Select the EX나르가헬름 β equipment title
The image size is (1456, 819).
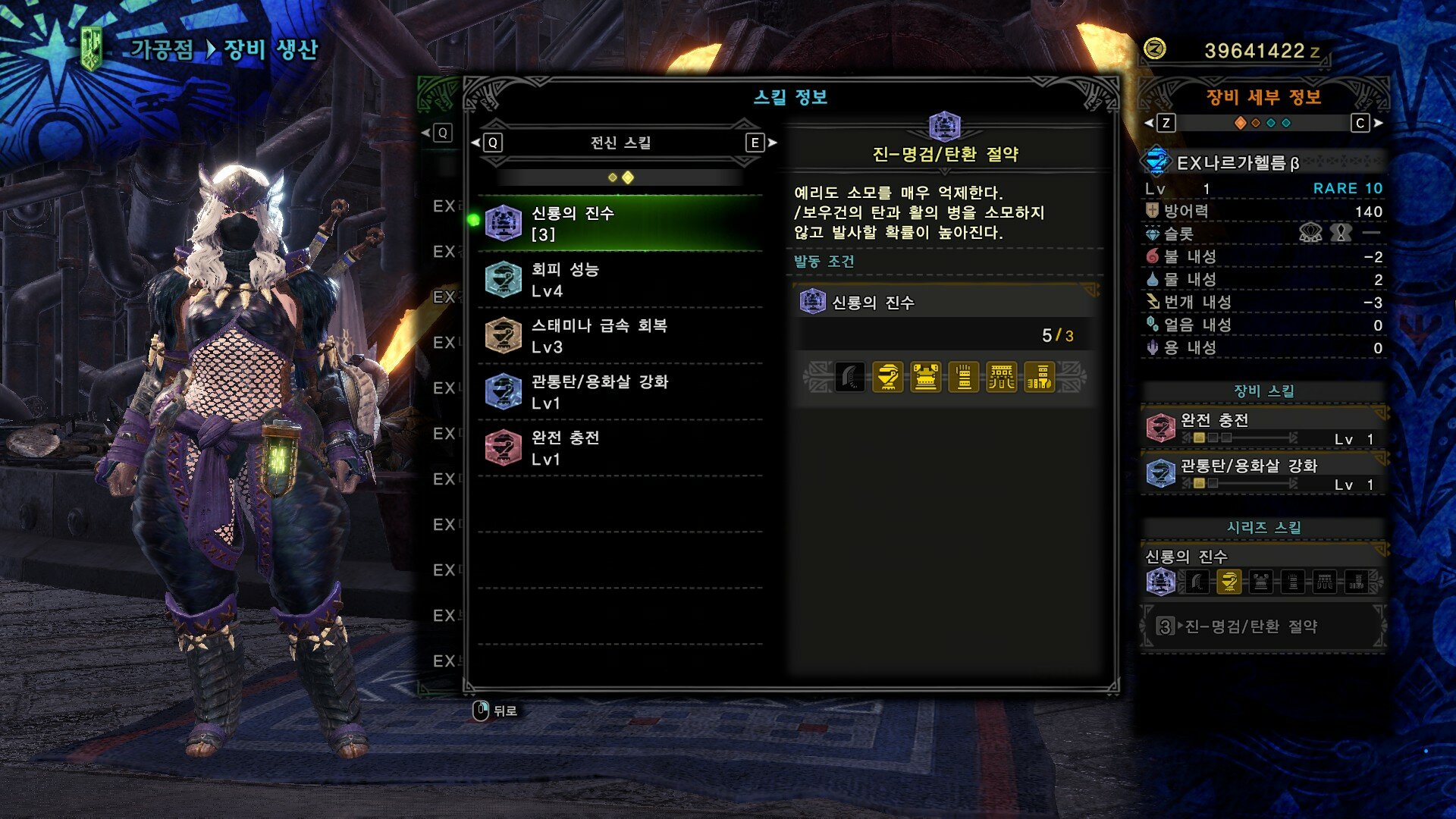click(x=1238, y=163)
